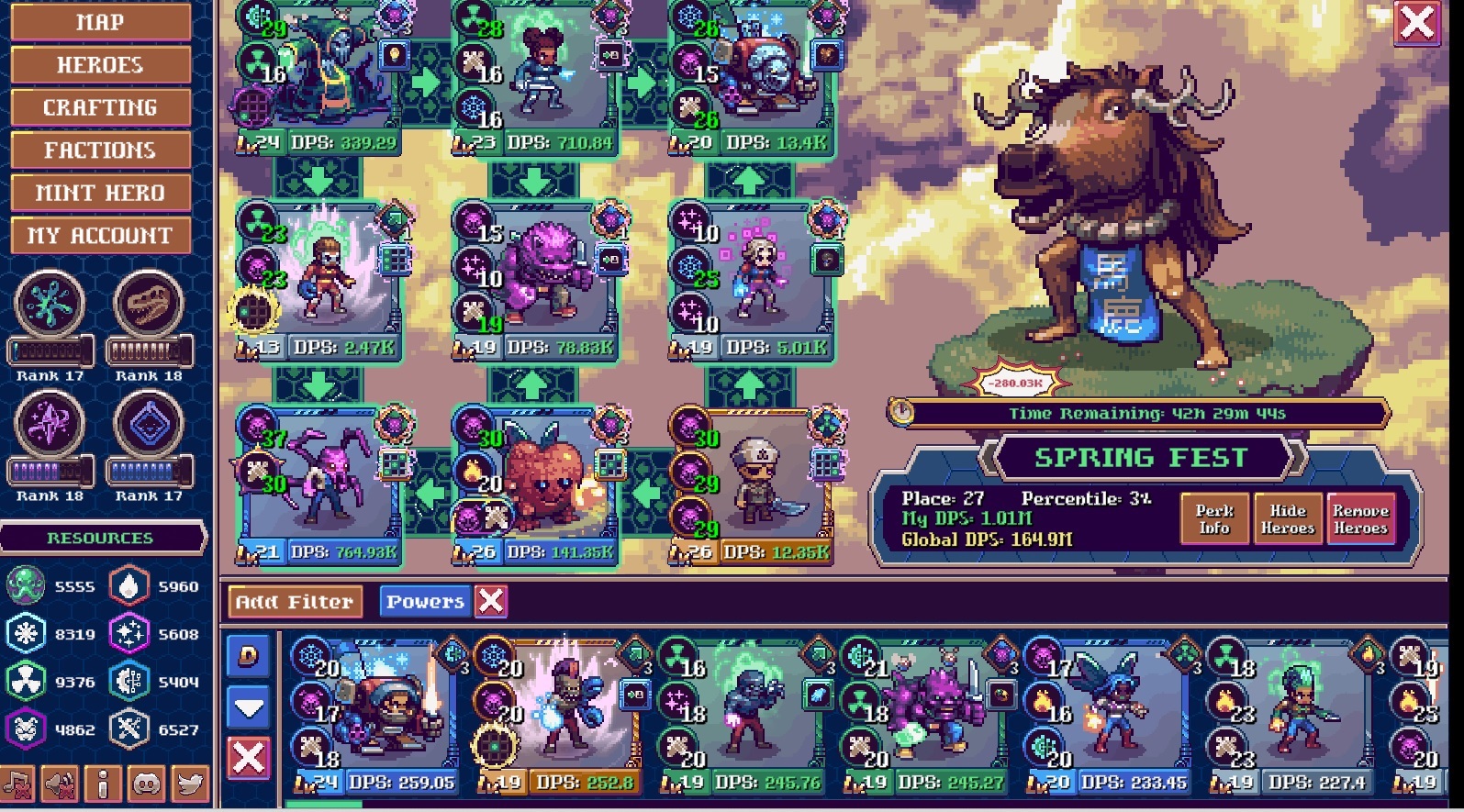Click the Perk Info button
This screenshot has height=812, width=1464.
(1213, 518)
